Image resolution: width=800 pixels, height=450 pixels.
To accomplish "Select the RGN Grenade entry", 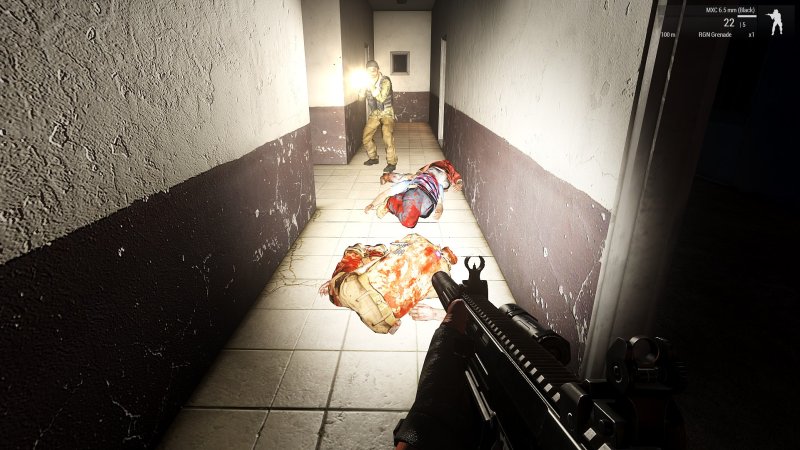I will pos(715,35).
